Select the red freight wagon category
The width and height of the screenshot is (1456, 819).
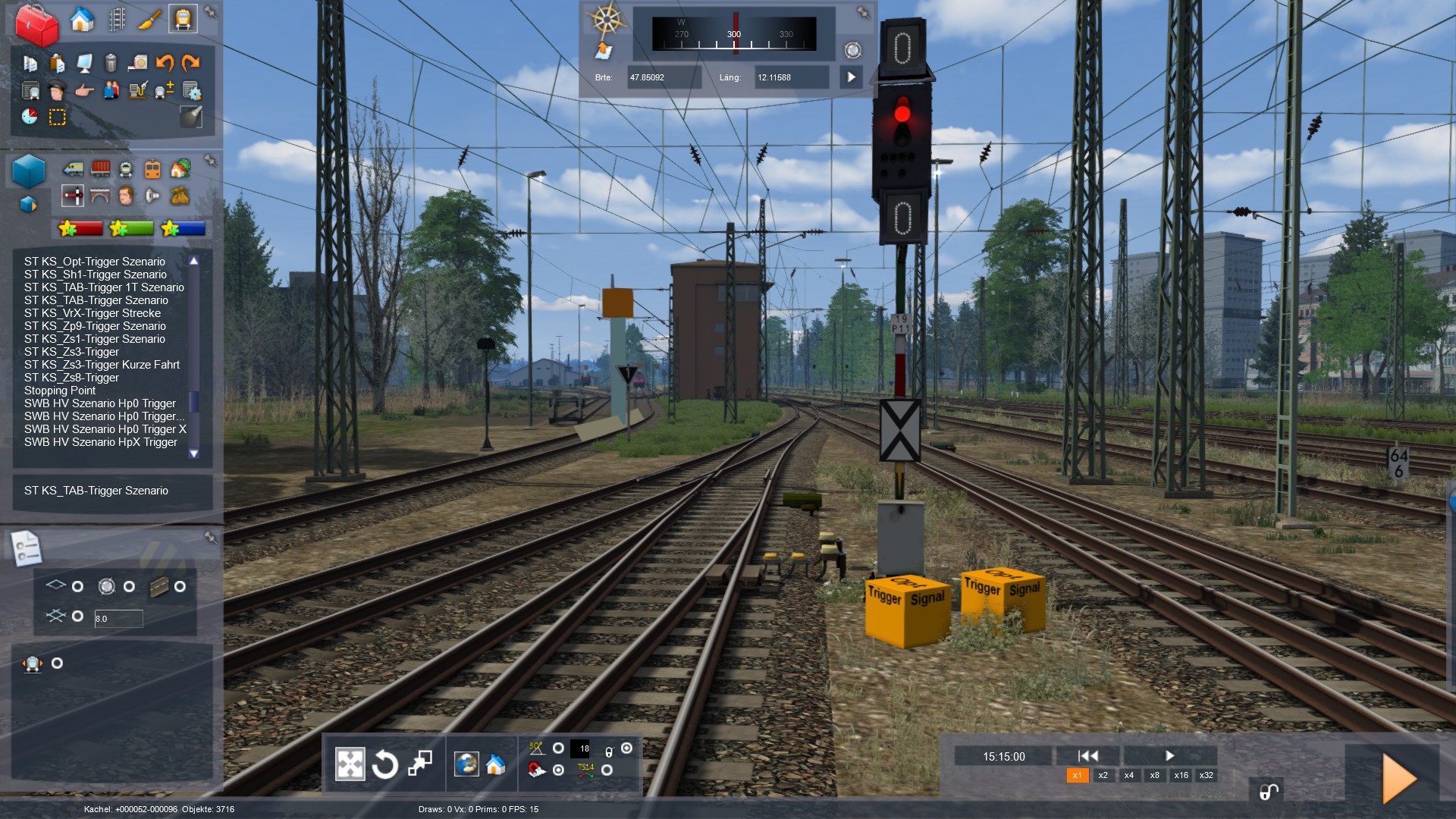point(100,168)
